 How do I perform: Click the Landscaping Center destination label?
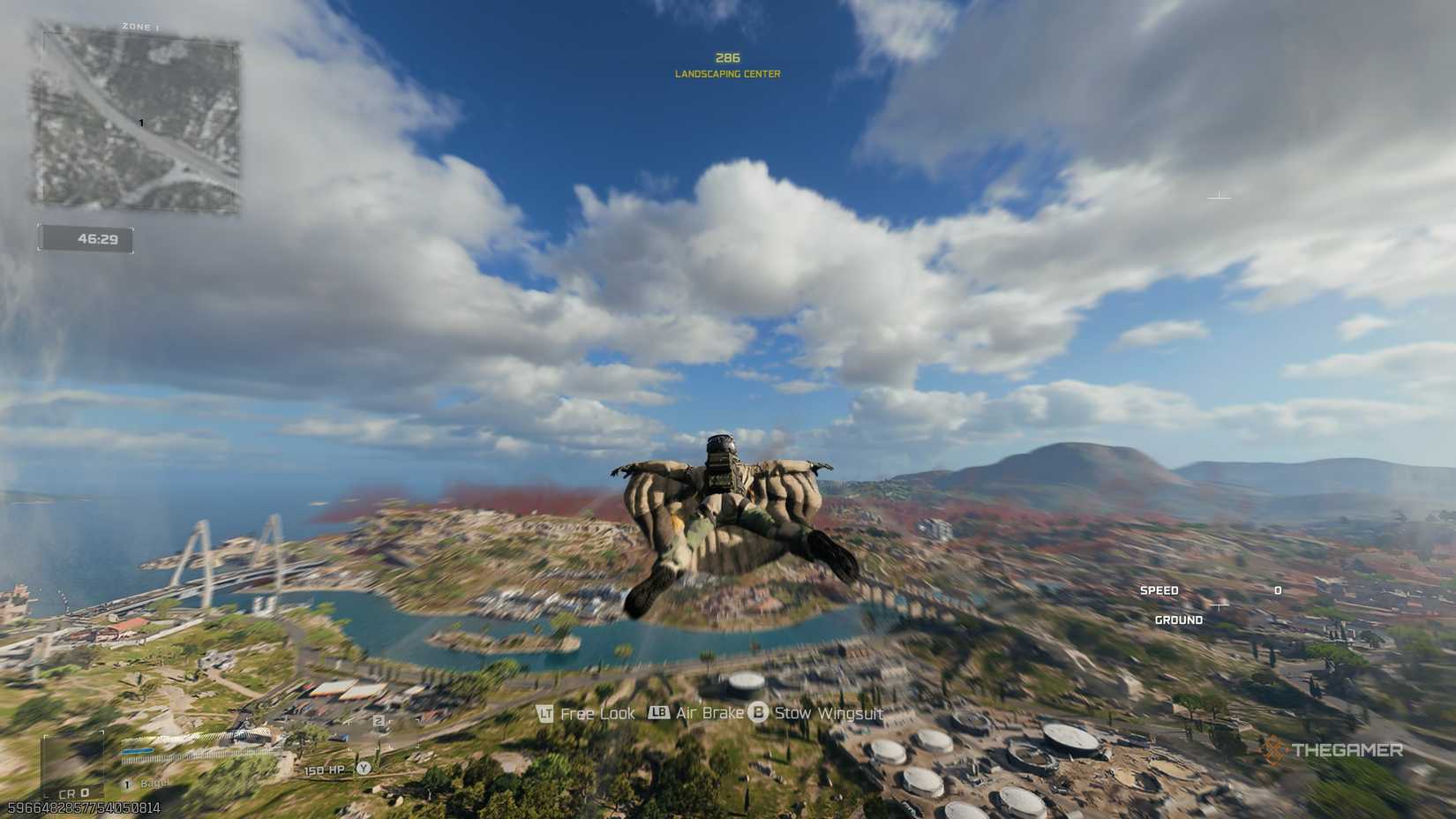(x=726, y=75)
